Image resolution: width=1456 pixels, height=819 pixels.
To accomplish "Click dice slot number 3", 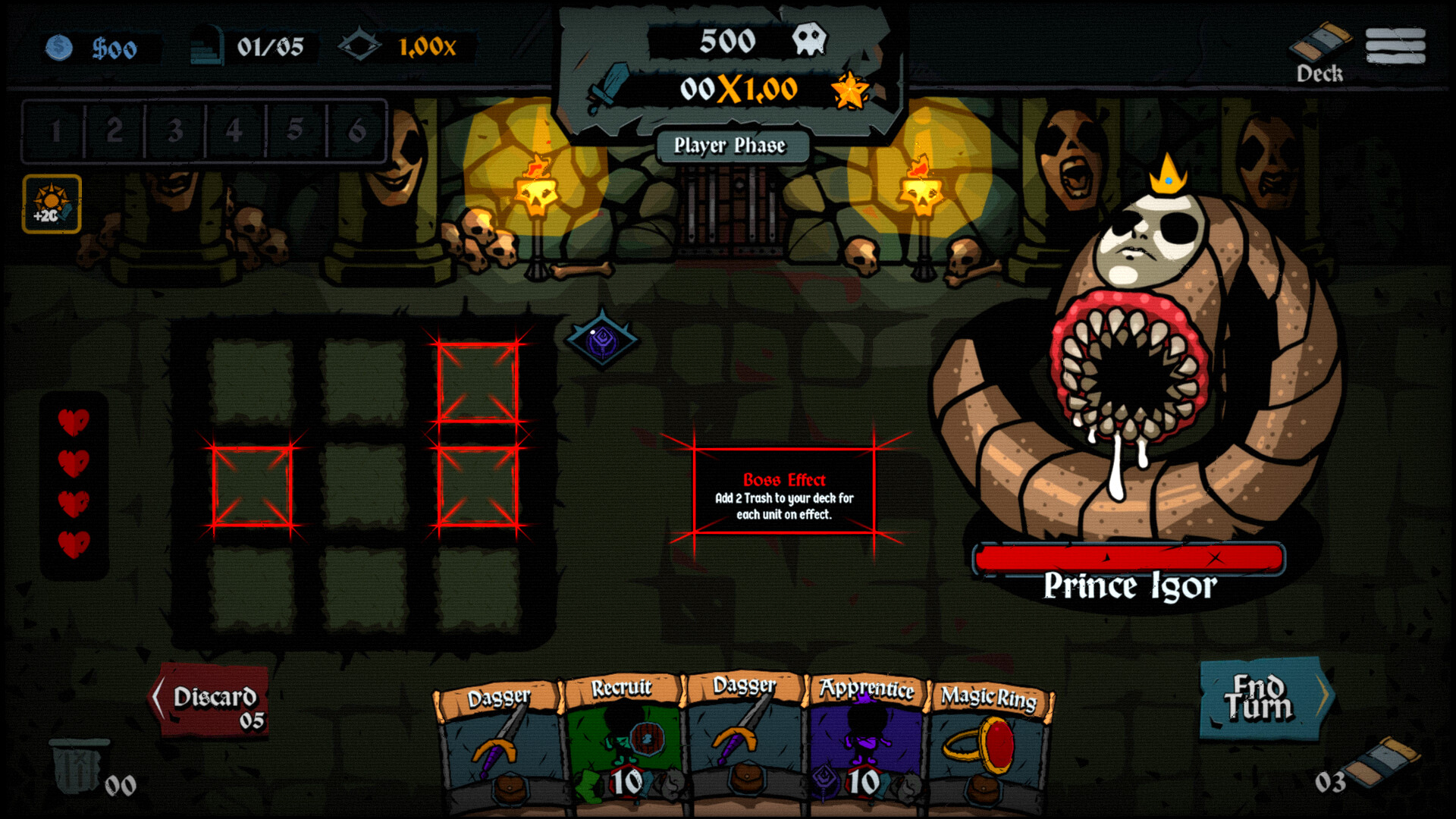I will (174, 131).
